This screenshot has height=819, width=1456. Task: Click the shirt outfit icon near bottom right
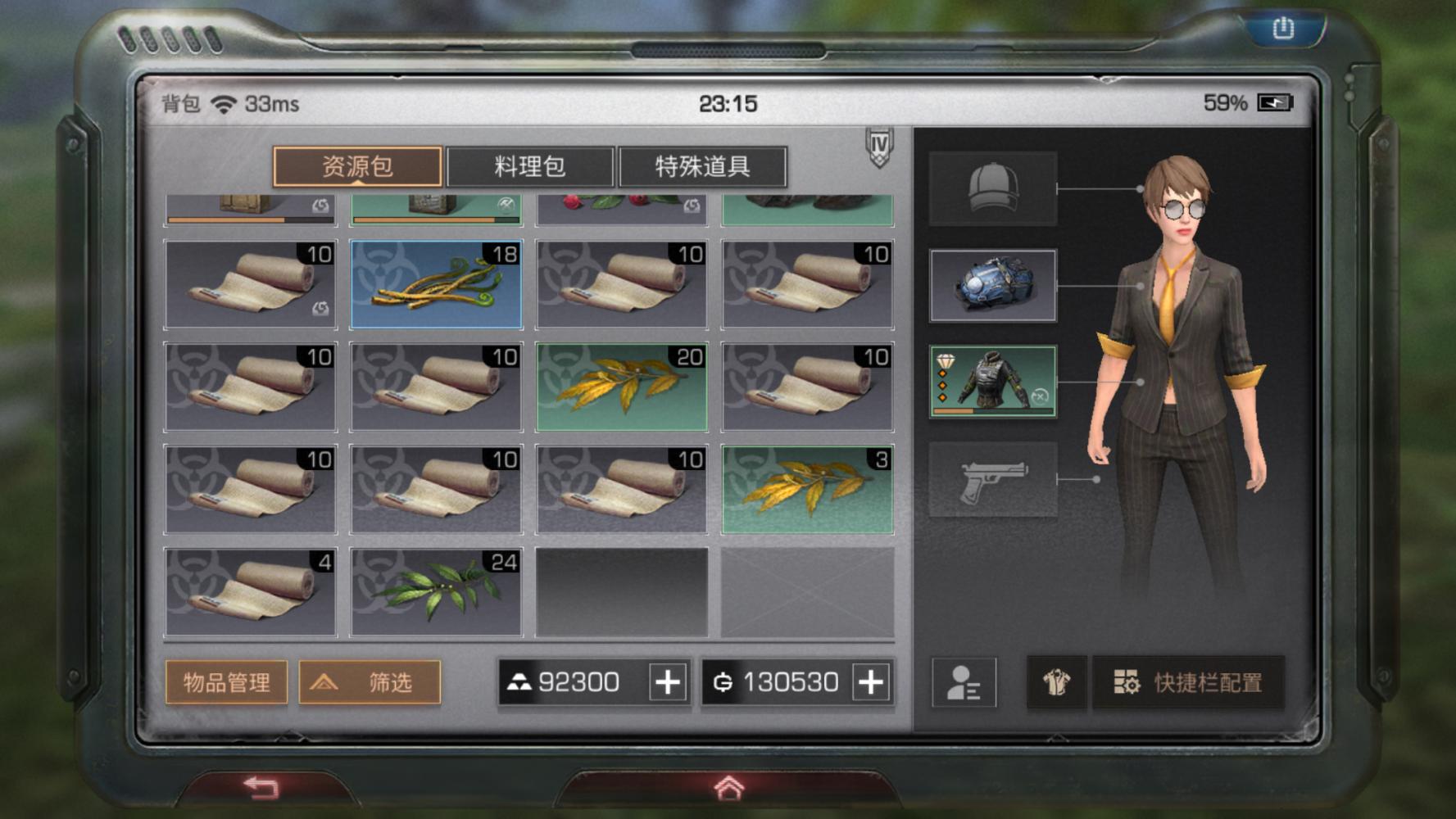click(1057, 681)
